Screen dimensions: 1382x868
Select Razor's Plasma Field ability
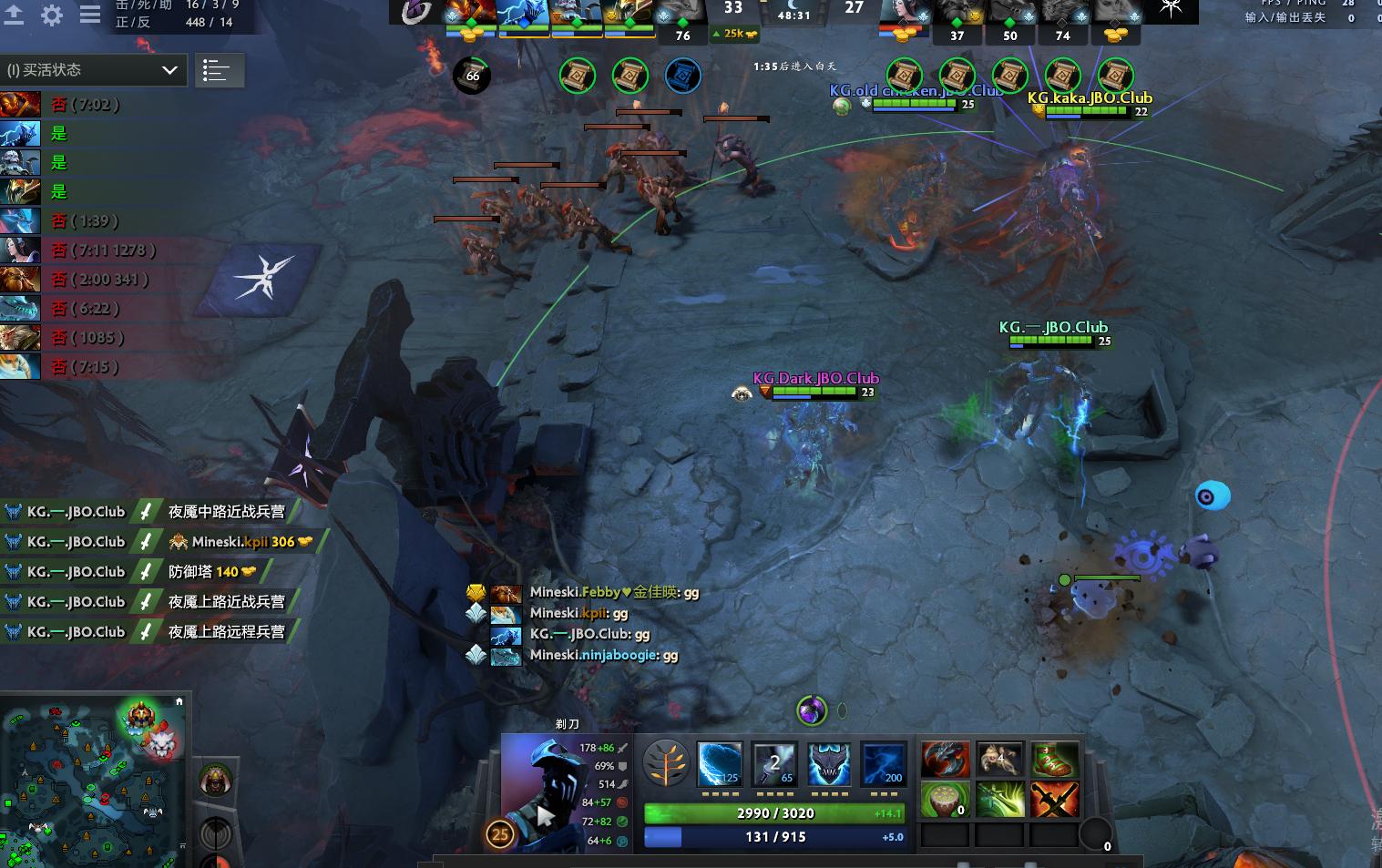(x=719, y=763)
